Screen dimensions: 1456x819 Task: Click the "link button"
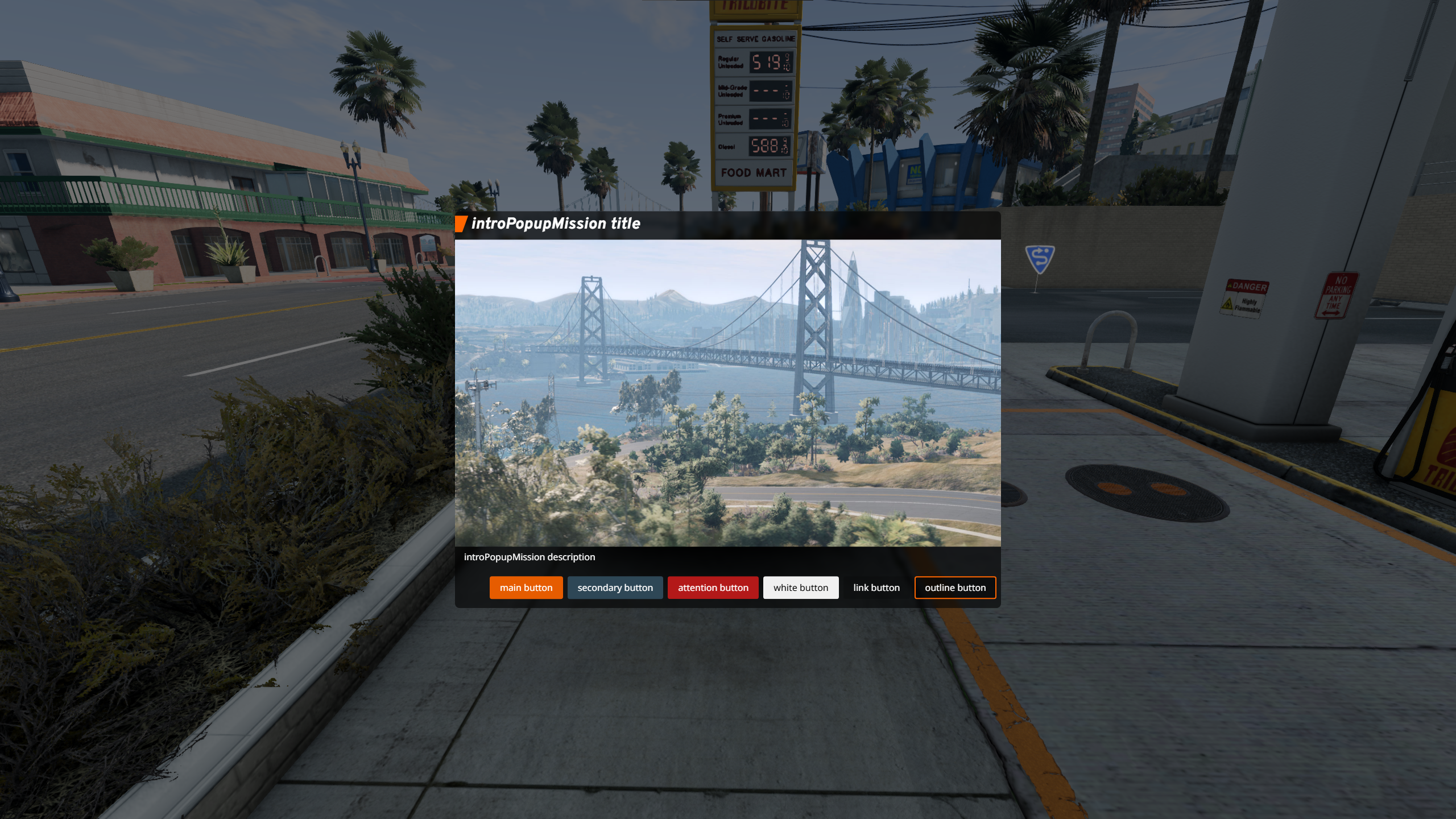coord(876,588)
